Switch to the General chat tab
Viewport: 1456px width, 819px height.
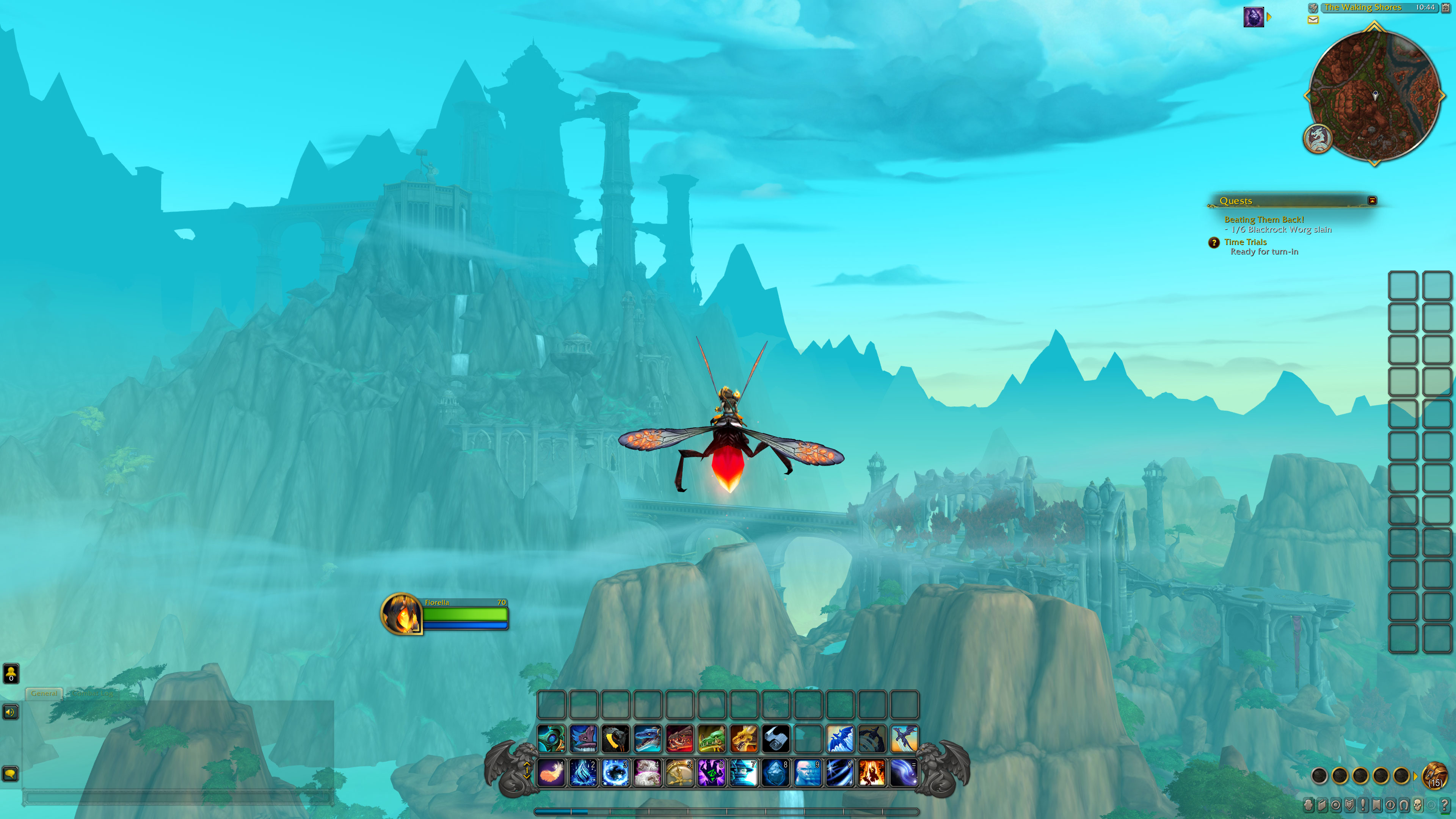[x=44, y=693]
